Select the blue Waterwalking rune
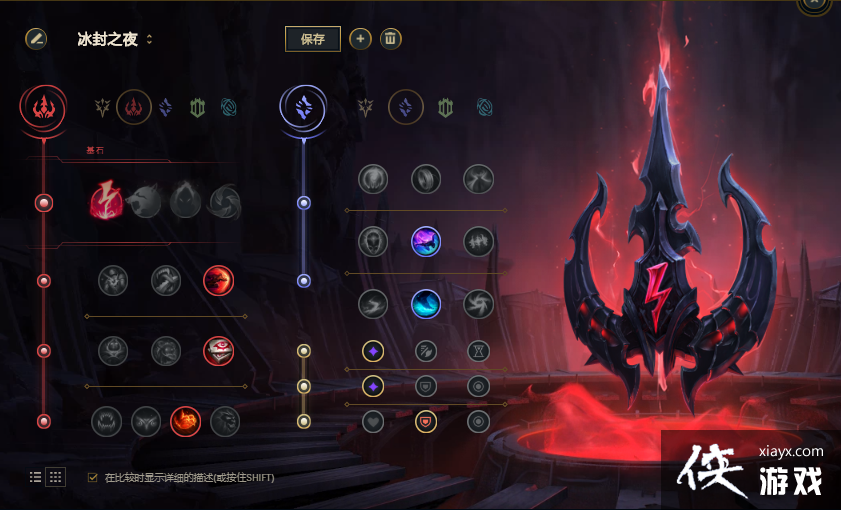Image resolution: width=841 pixels, height=510 pixels. (x=426, y=303)
